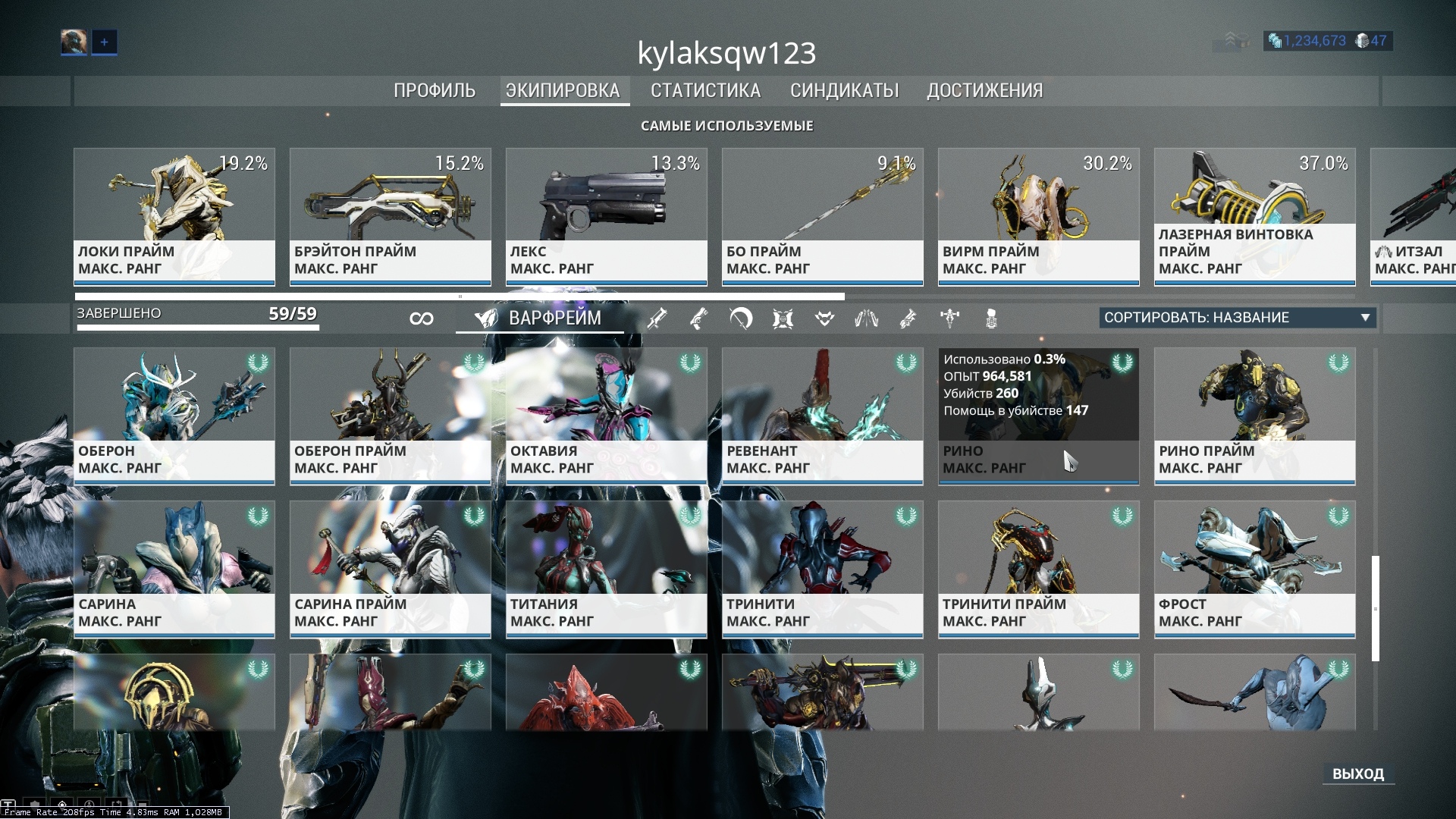Click the Выход button

click(1357, 773)
